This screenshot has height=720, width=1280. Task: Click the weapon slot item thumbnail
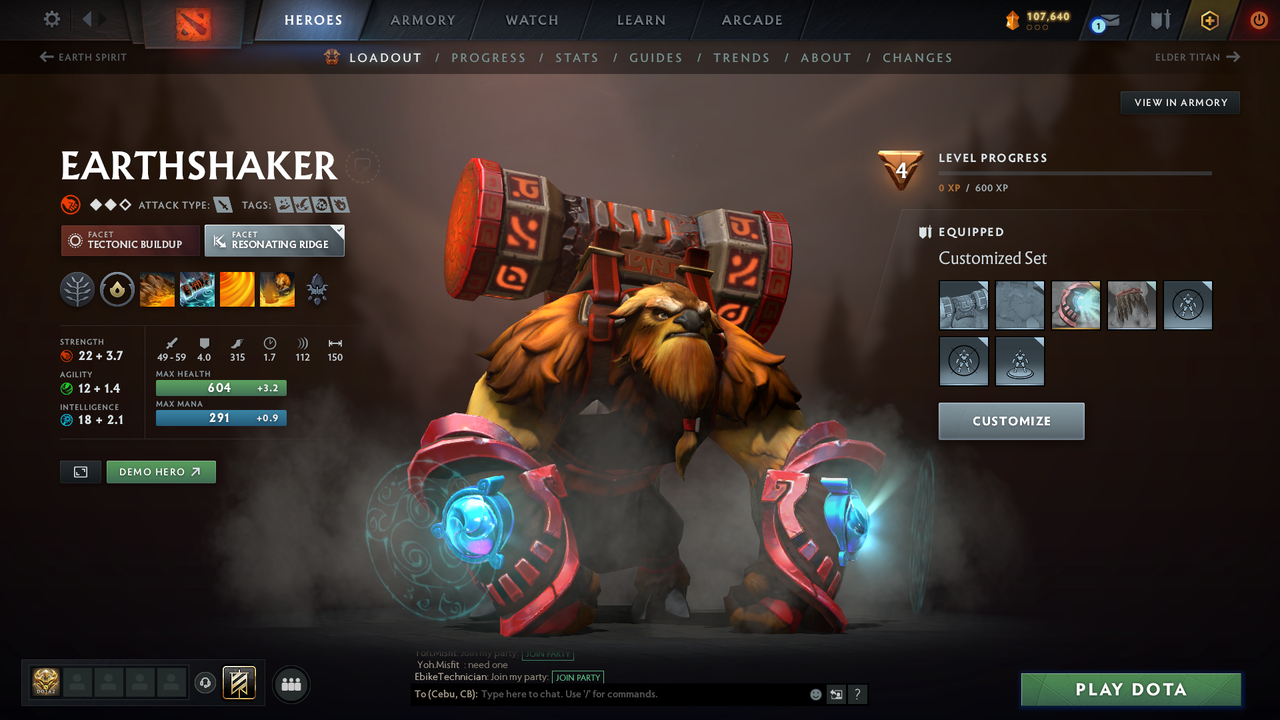click(963, 305)
